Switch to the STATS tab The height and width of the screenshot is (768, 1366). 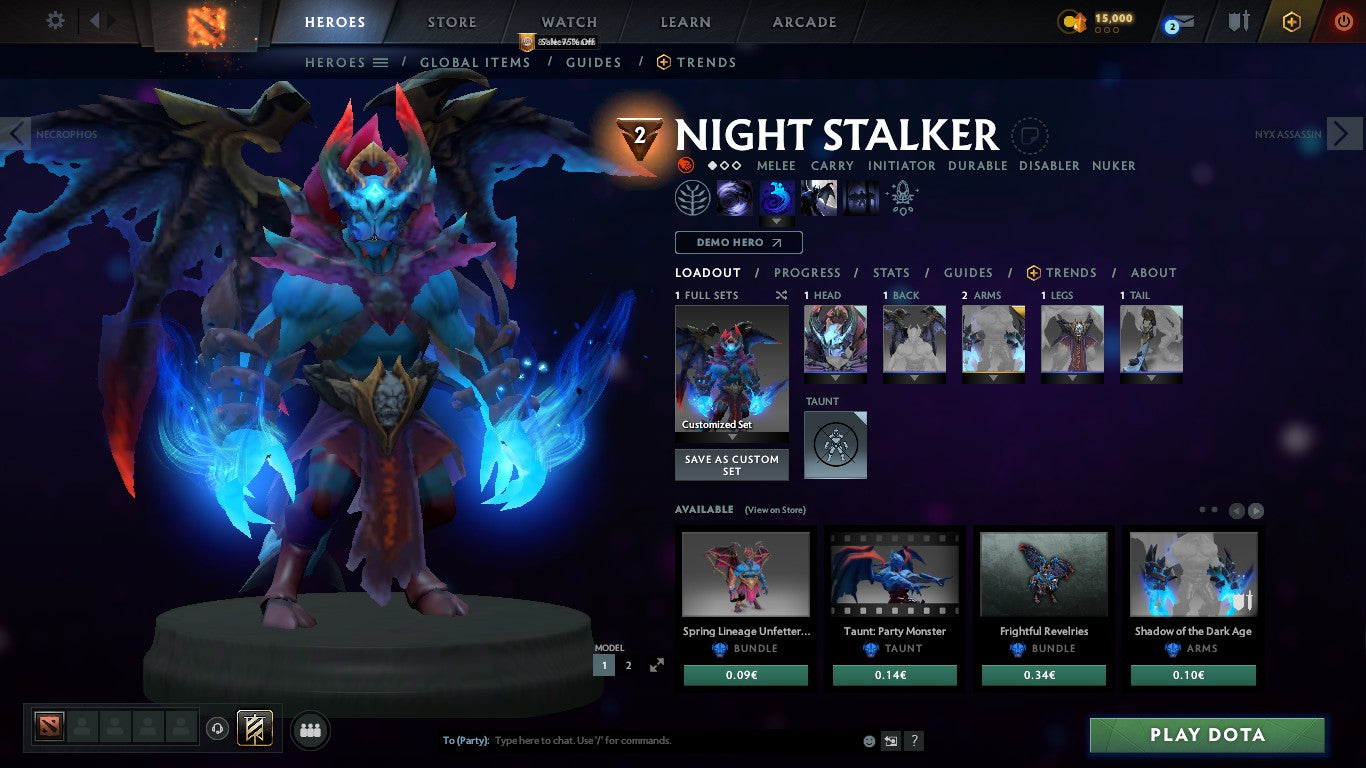click(x=890, y=272)
